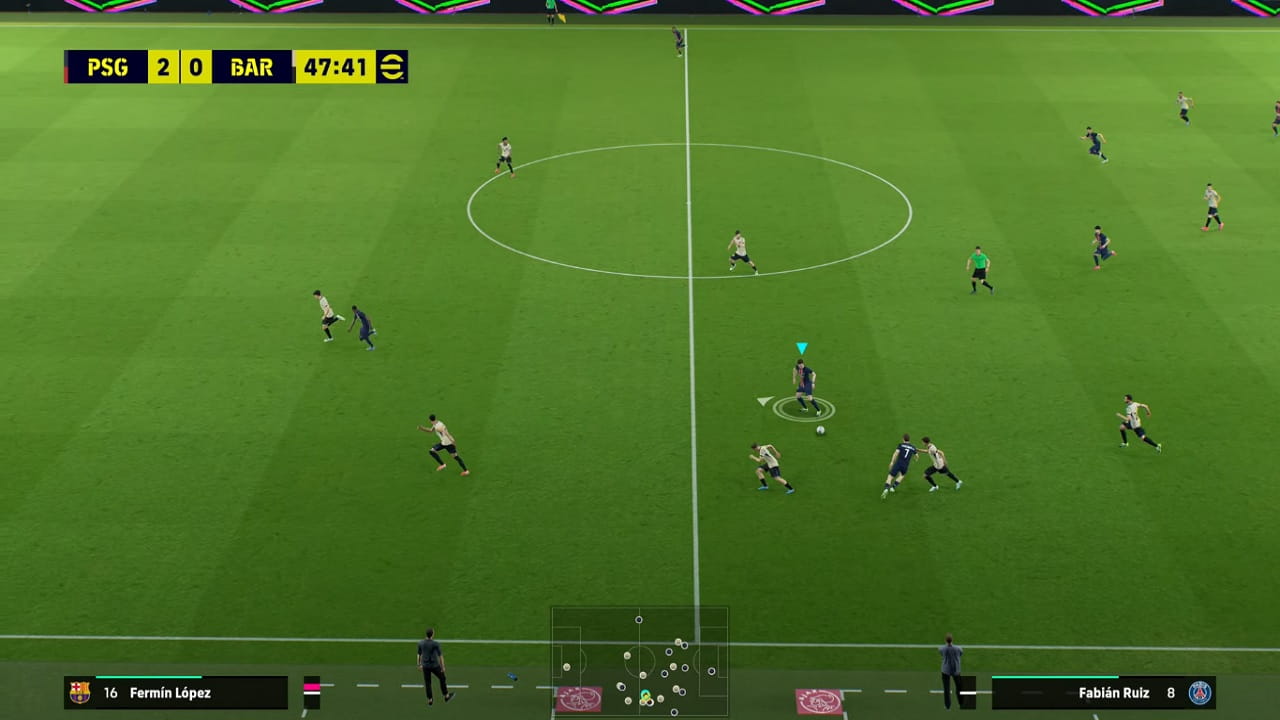This screenshot has height=720, width=1280.
Task: Select the Barcelona crest beside Fermín López
Action: tap(81, 691)
